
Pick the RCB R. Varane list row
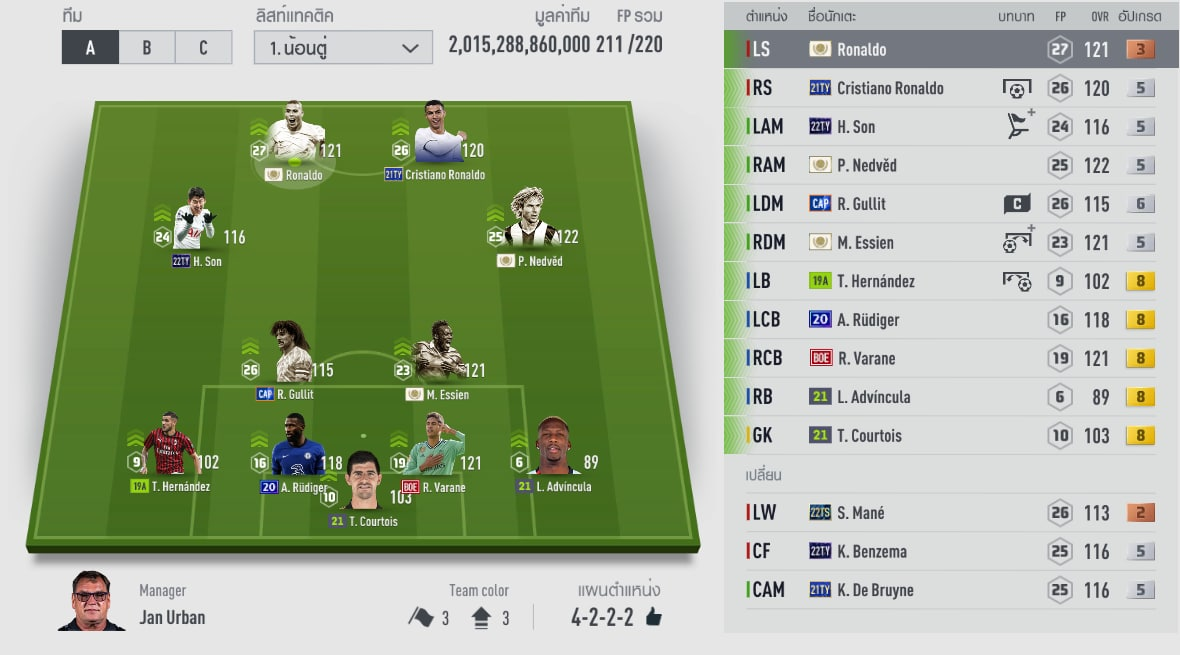point(950,358)
